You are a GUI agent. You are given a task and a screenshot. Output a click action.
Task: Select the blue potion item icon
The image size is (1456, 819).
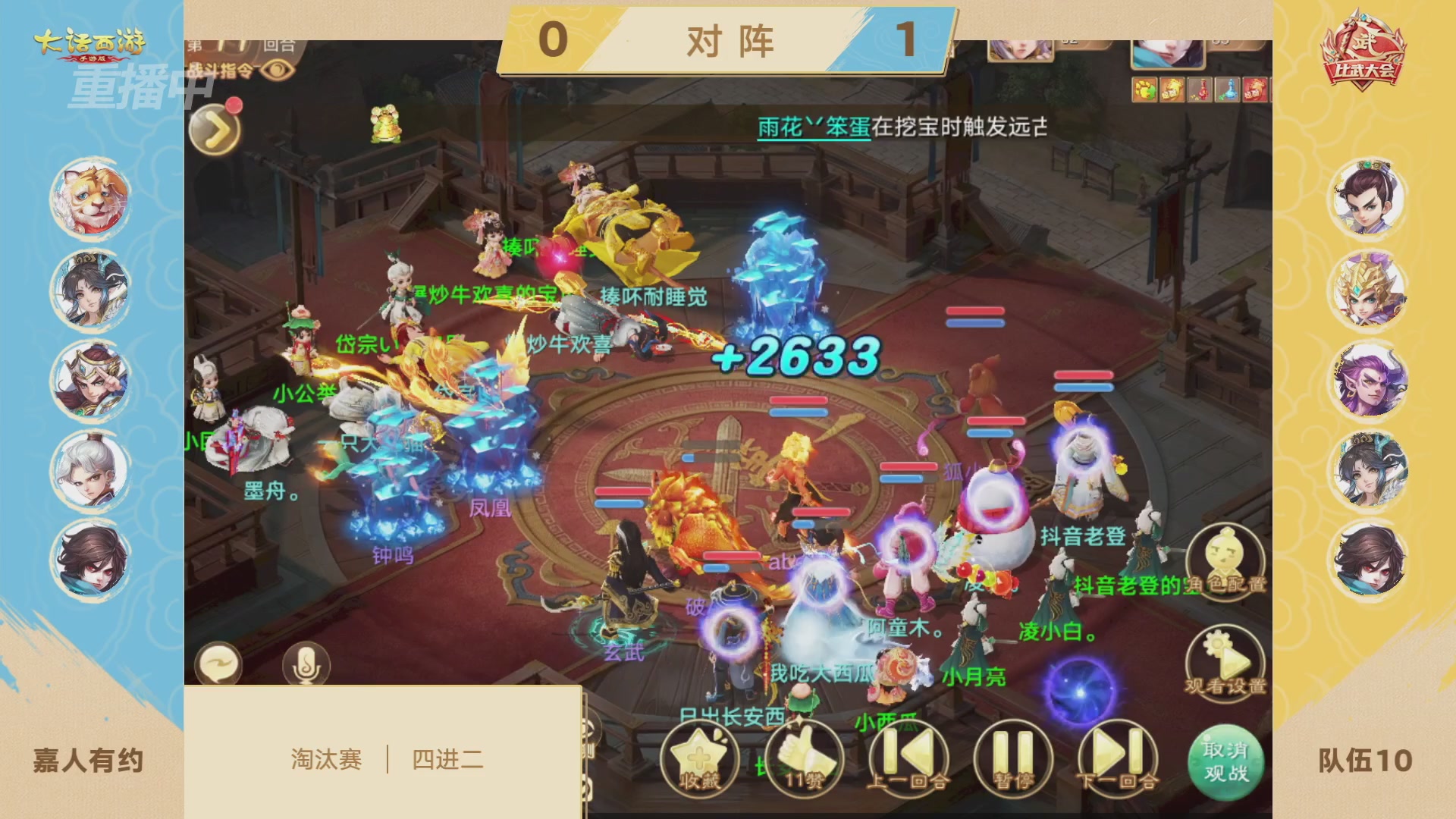[x=1228, y=89]
